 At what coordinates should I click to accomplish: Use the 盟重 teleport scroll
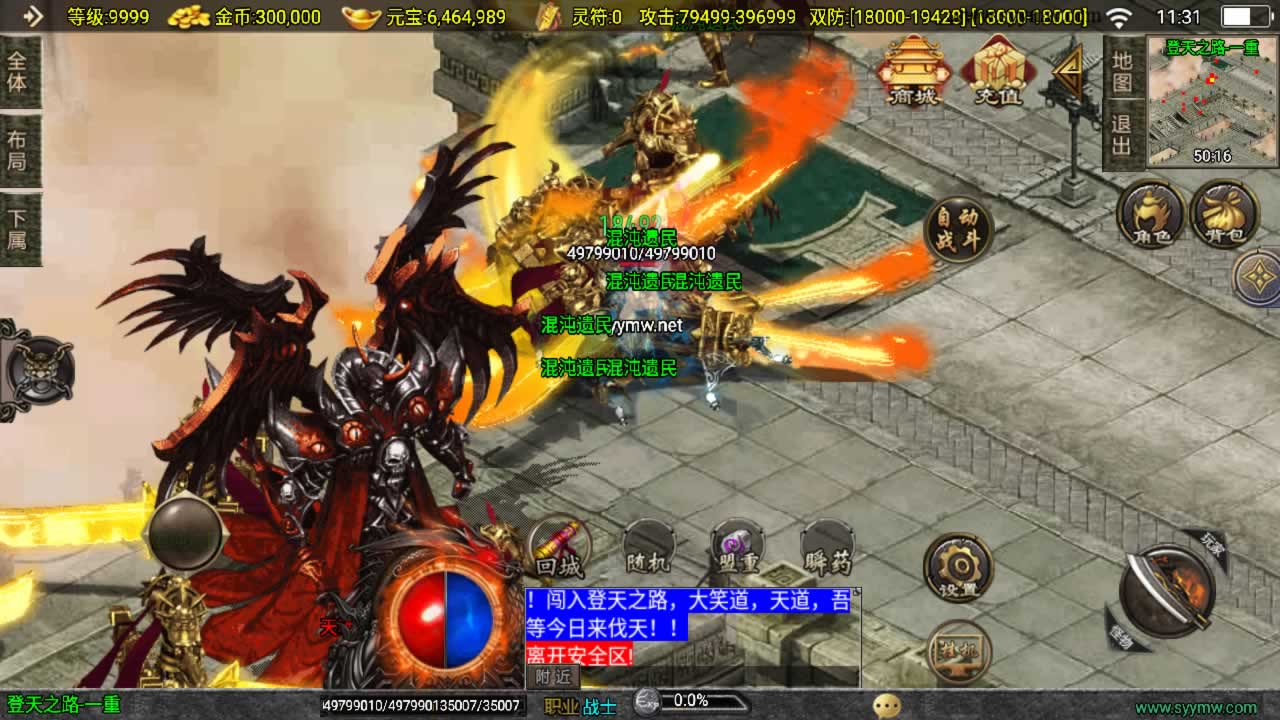(x=738, y=548)
